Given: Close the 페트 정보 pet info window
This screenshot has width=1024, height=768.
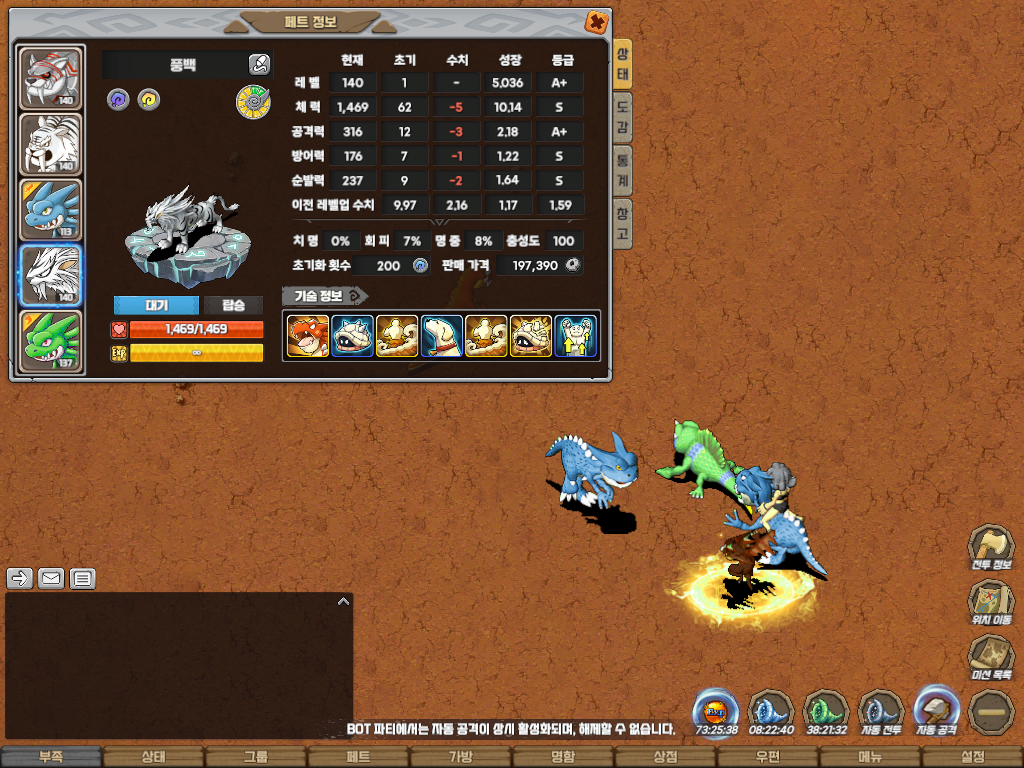Looking at the screenshot, I should tap(595, 21).
